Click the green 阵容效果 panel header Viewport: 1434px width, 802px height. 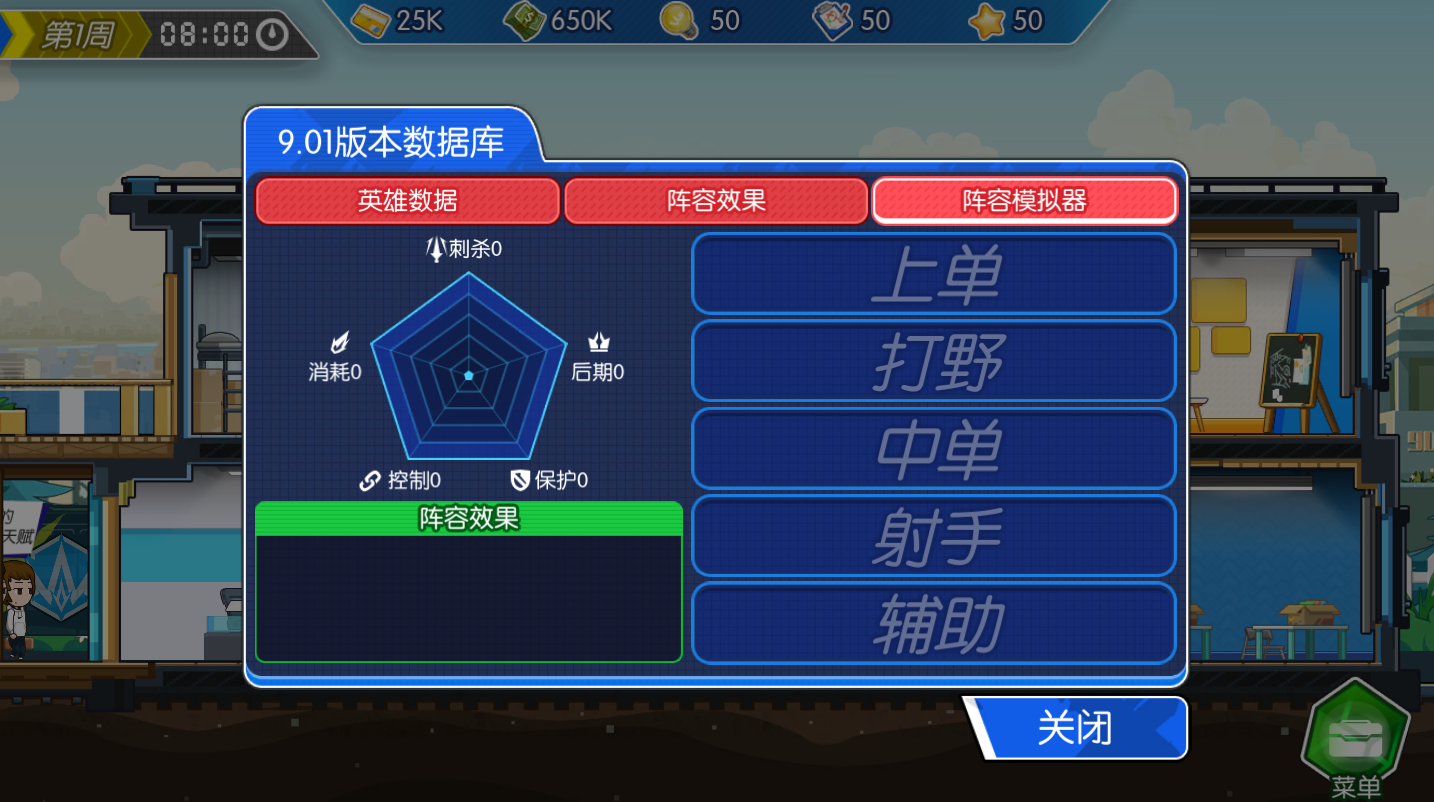point(468,519)
